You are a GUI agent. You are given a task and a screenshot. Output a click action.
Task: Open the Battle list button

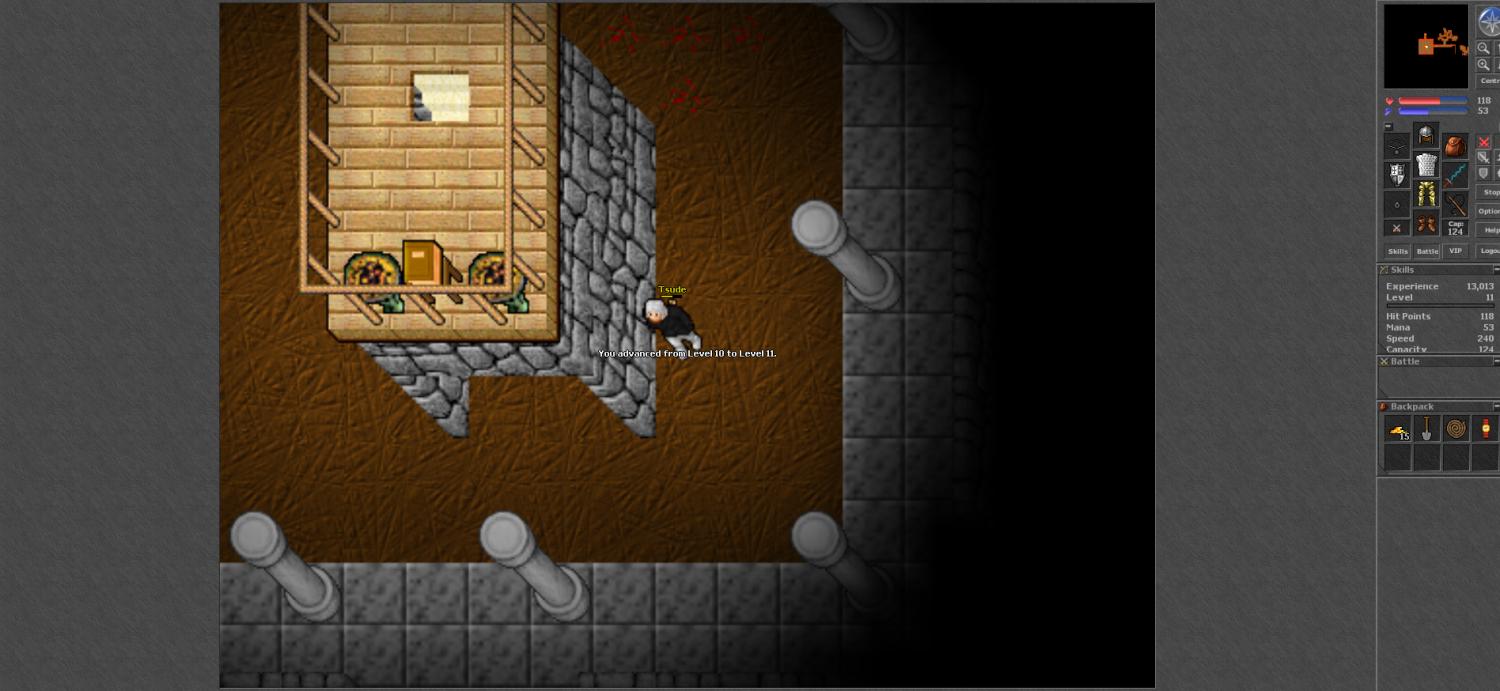pyautogui.click(x=1427, y=251)
